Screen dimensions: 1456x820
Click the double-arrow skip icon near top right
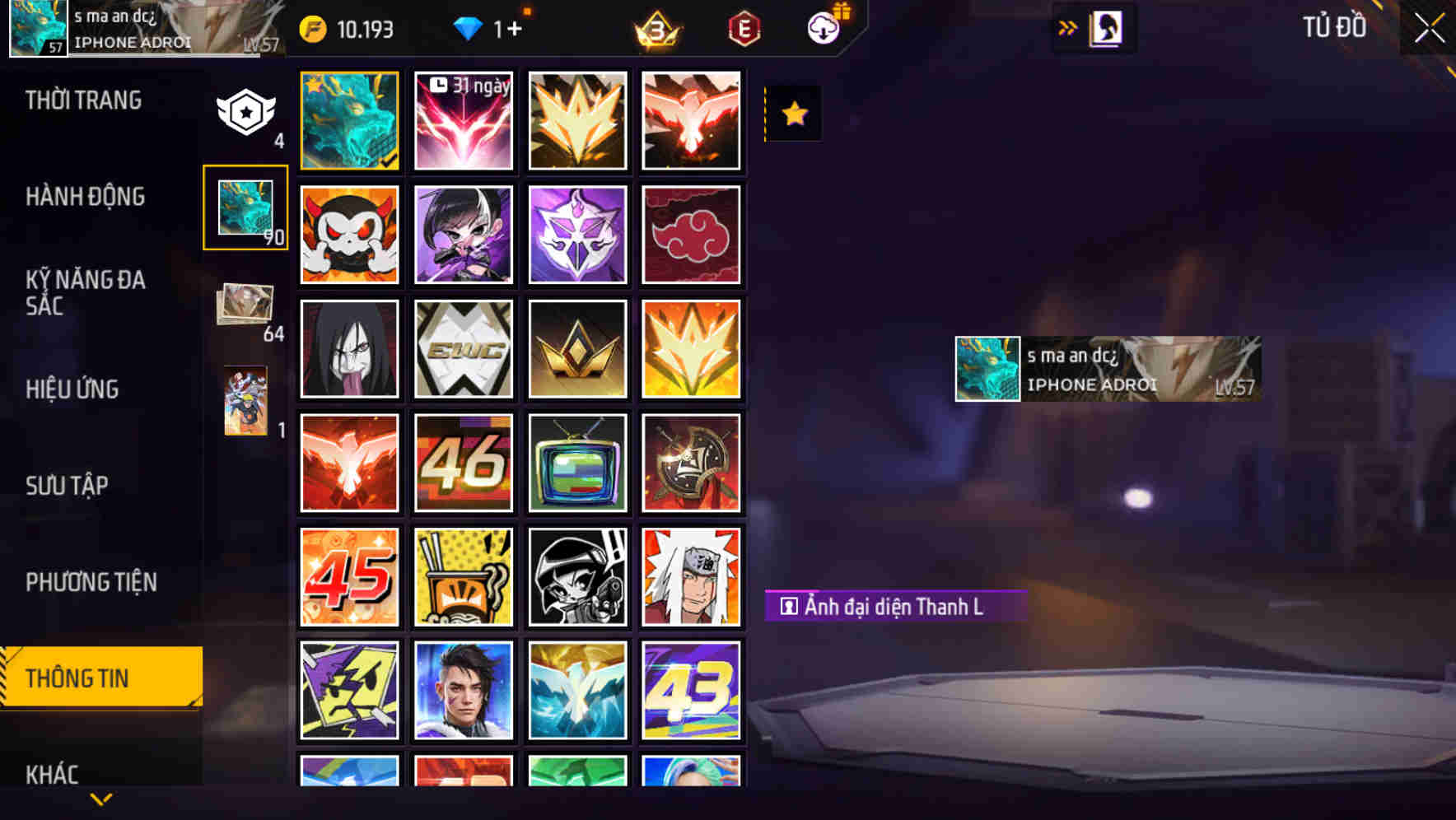tap(1068, 26)
